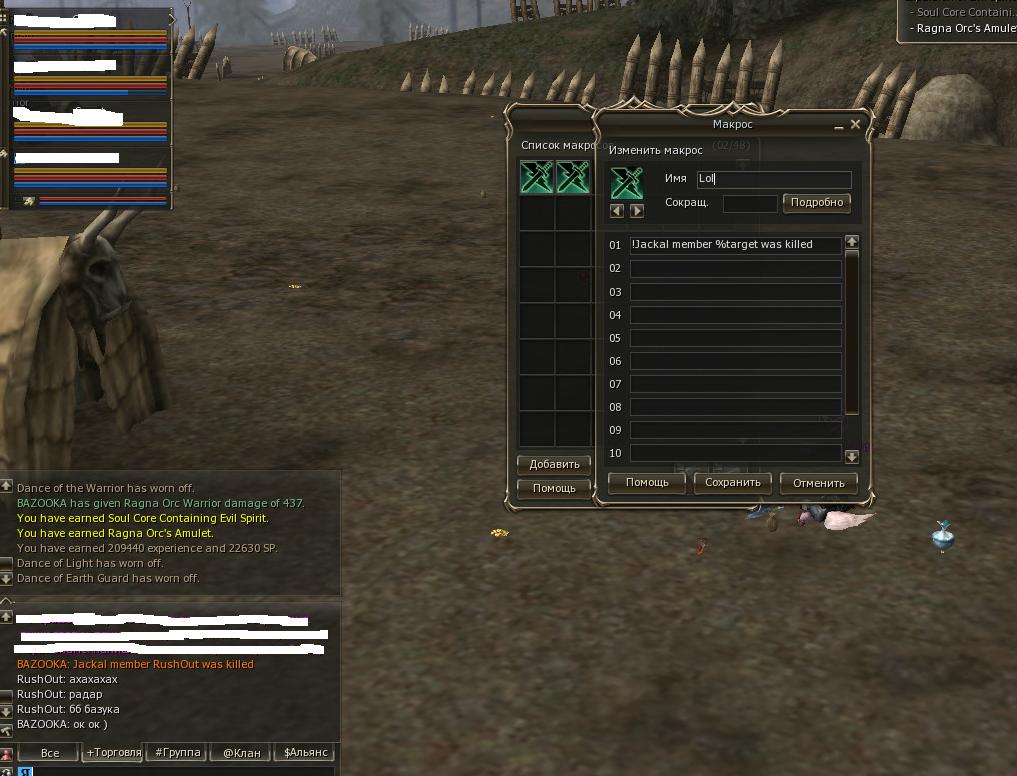Save the macro with Сохранить
The image size is (1017, 776).
point(733,482)
